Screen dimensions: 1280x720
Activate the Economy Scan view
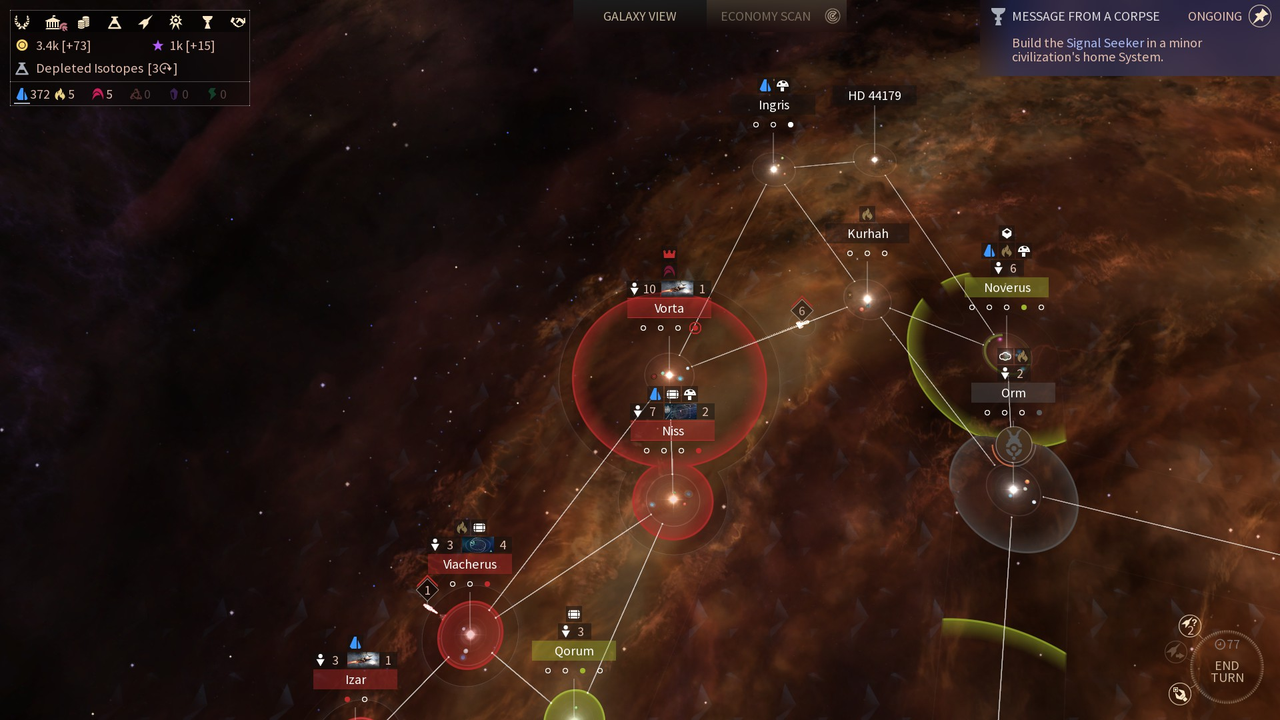pos(766,16)
